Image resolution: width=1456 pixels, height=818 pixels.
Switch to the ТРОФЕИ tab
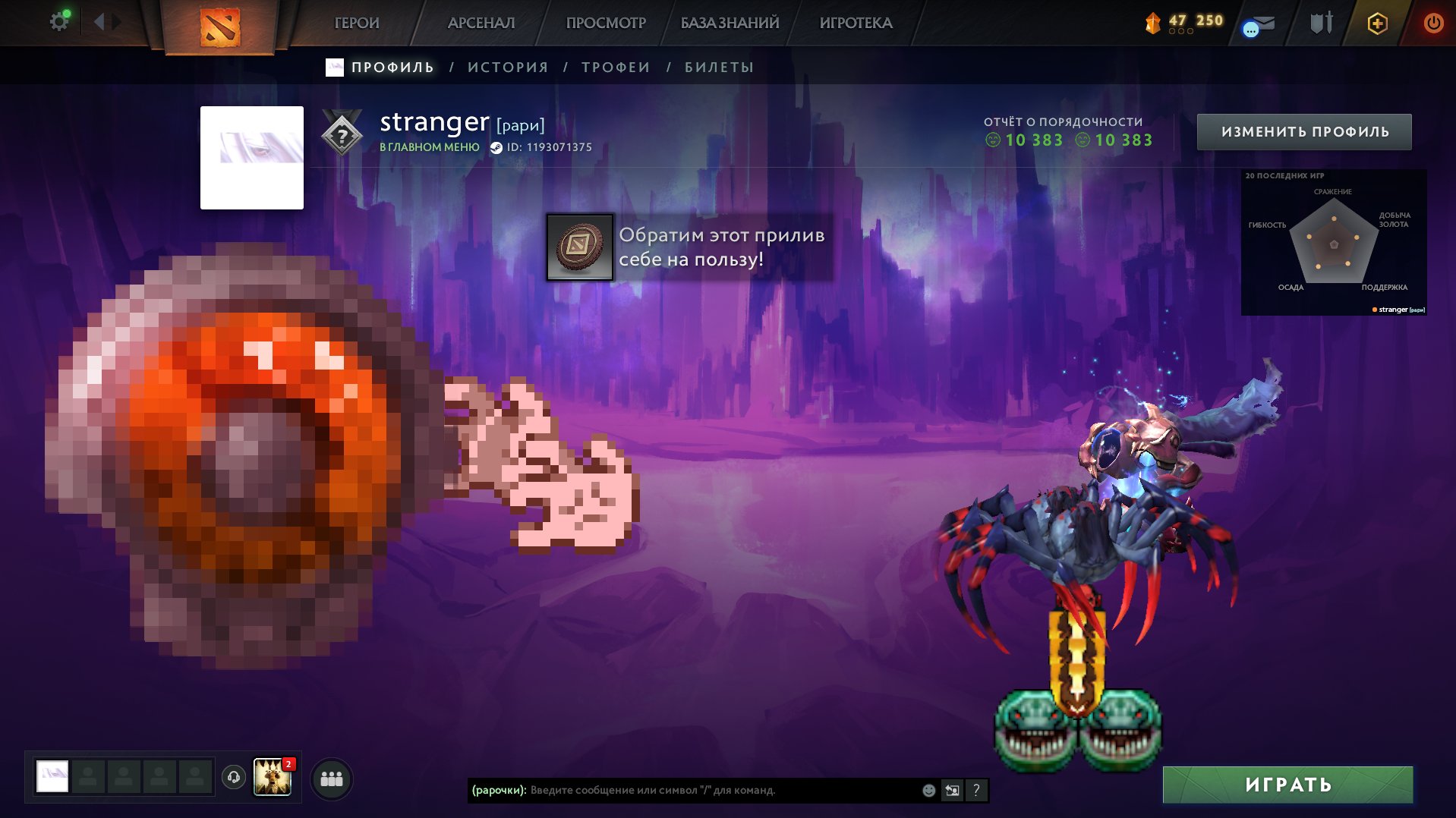pyautogui.click(x=614, y=67)
